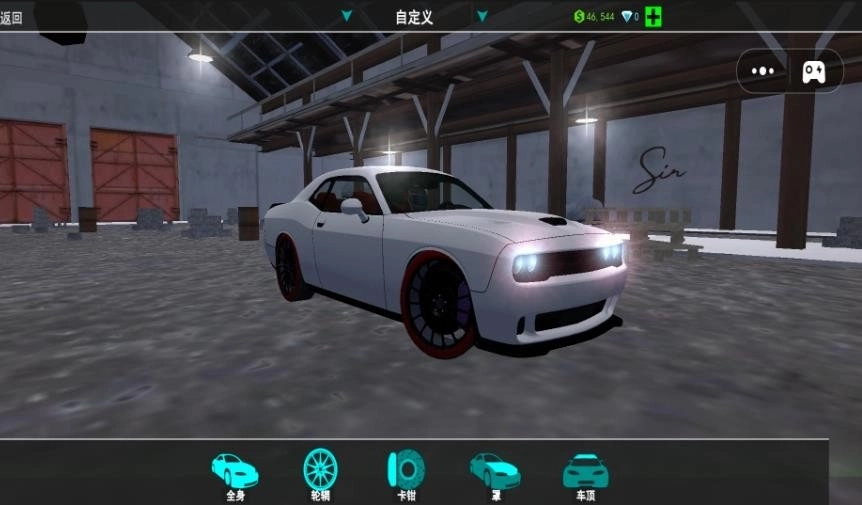Click the cyan arrow right of 自定义
Viewport: 862px width, 505px height.
tap(481, 16)
